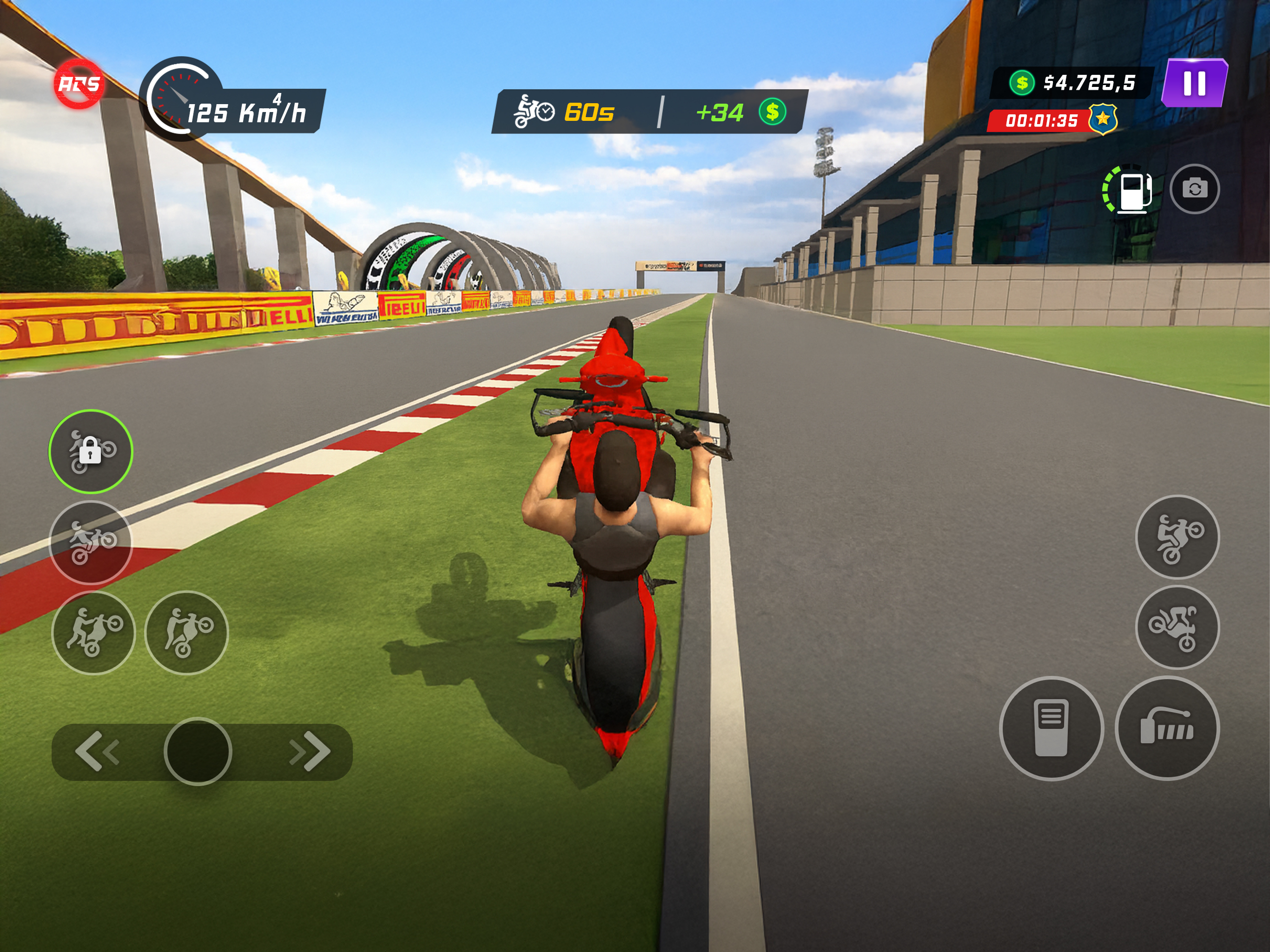Steer right with the double-arrow

[310, 750]
